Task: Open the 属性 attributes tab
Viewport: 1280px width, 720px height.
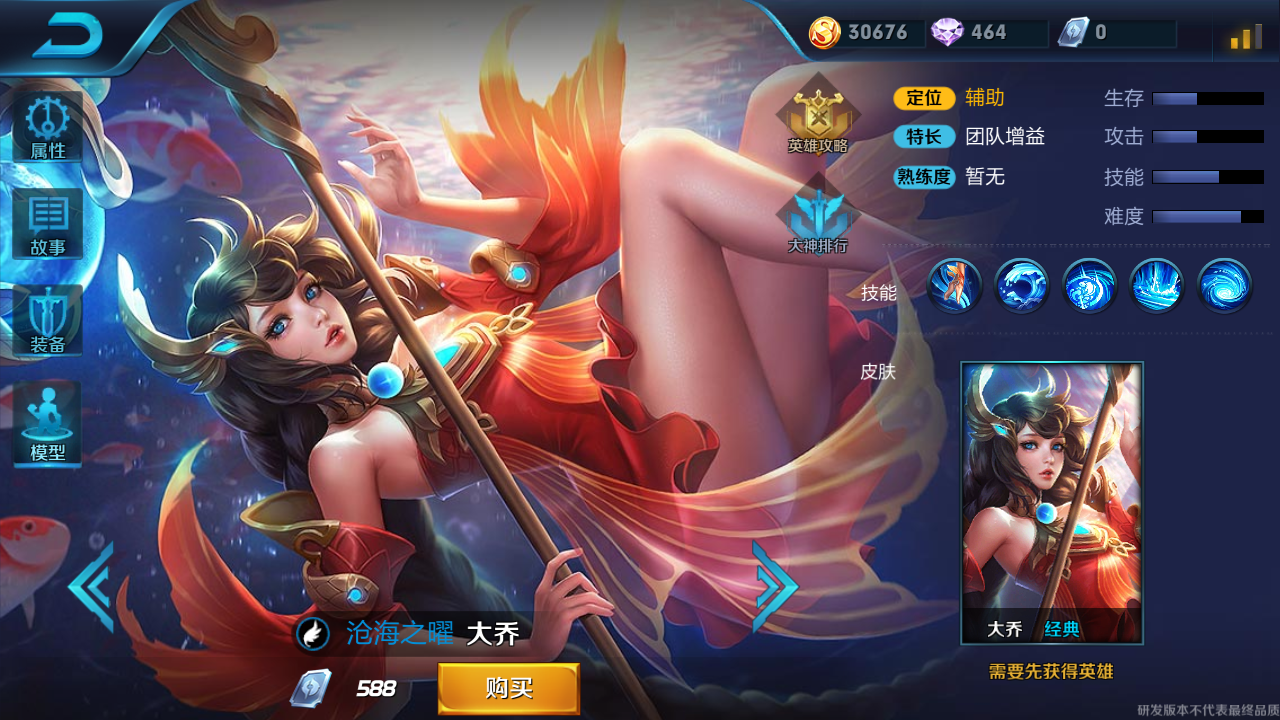Action: point(47,128)
